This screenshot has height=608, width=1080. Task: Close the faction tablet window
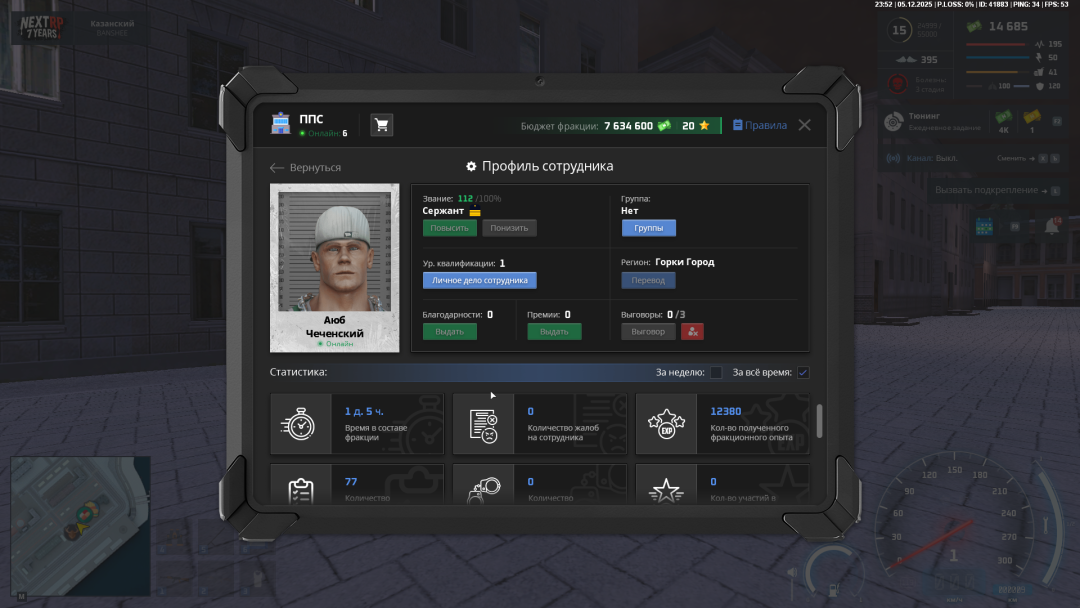804,125
